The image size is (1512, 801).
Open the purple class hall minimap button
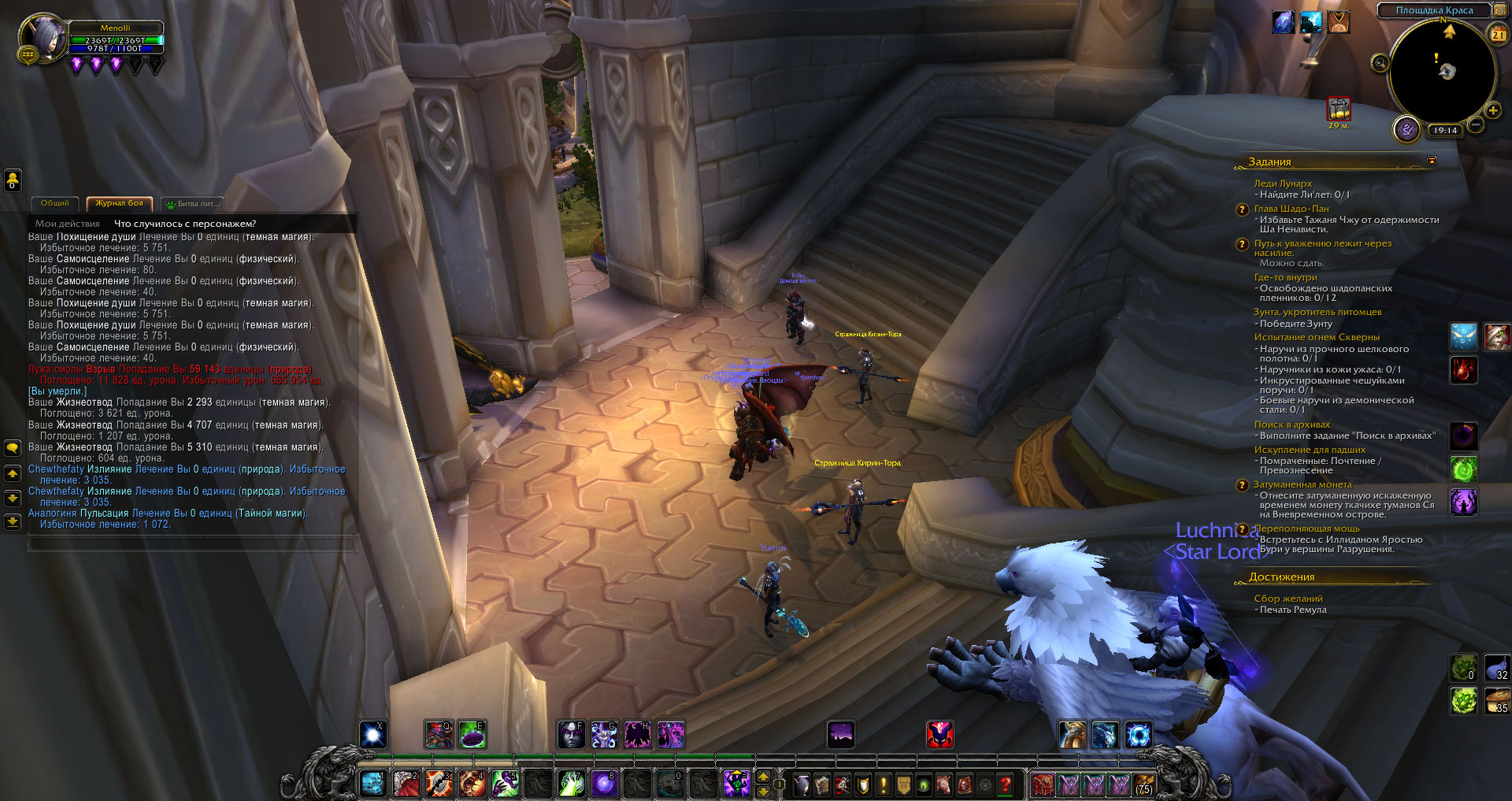1406,129
